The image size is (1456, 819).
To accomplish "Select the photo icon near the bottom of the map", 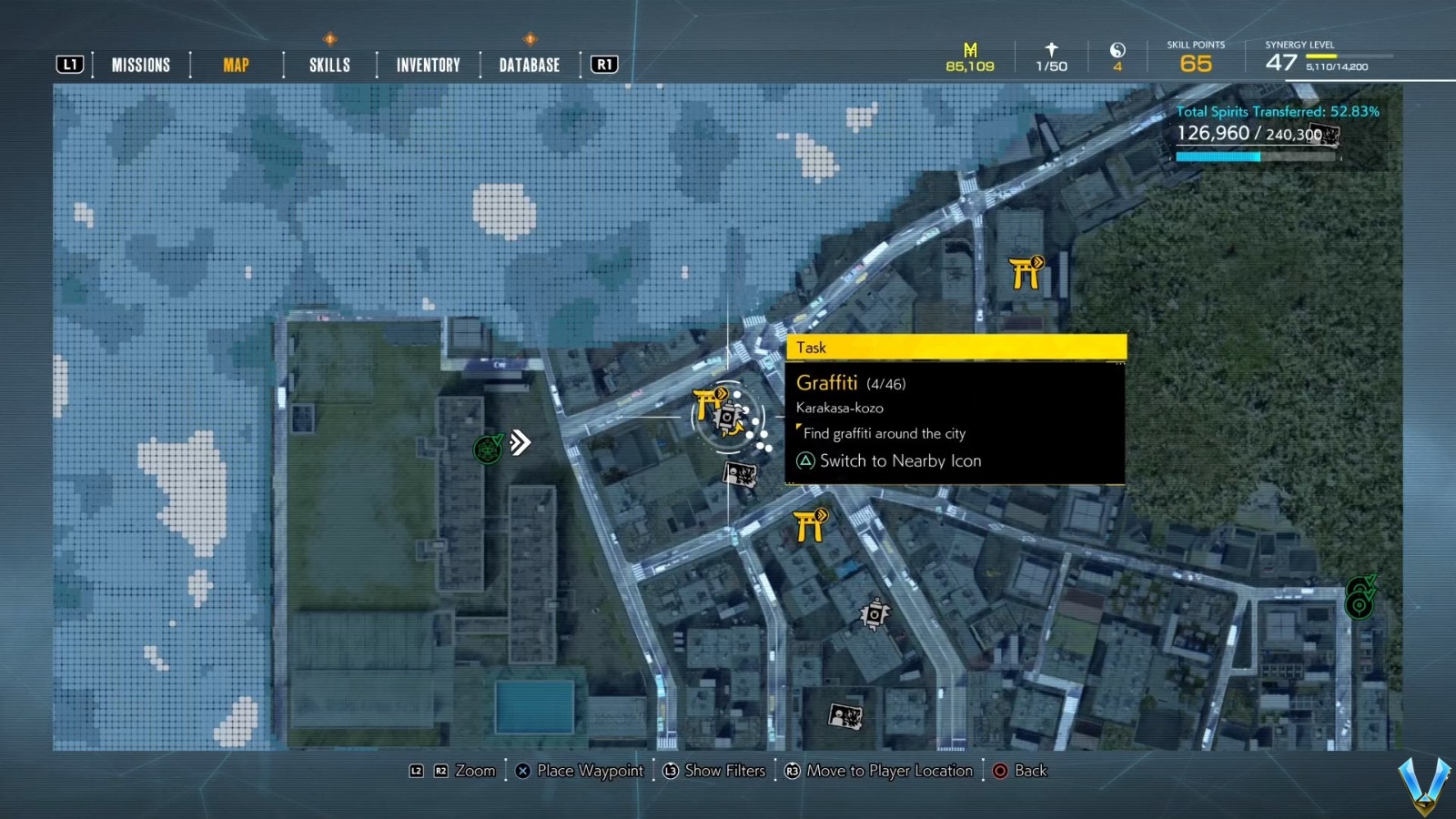I will [844, 718].
